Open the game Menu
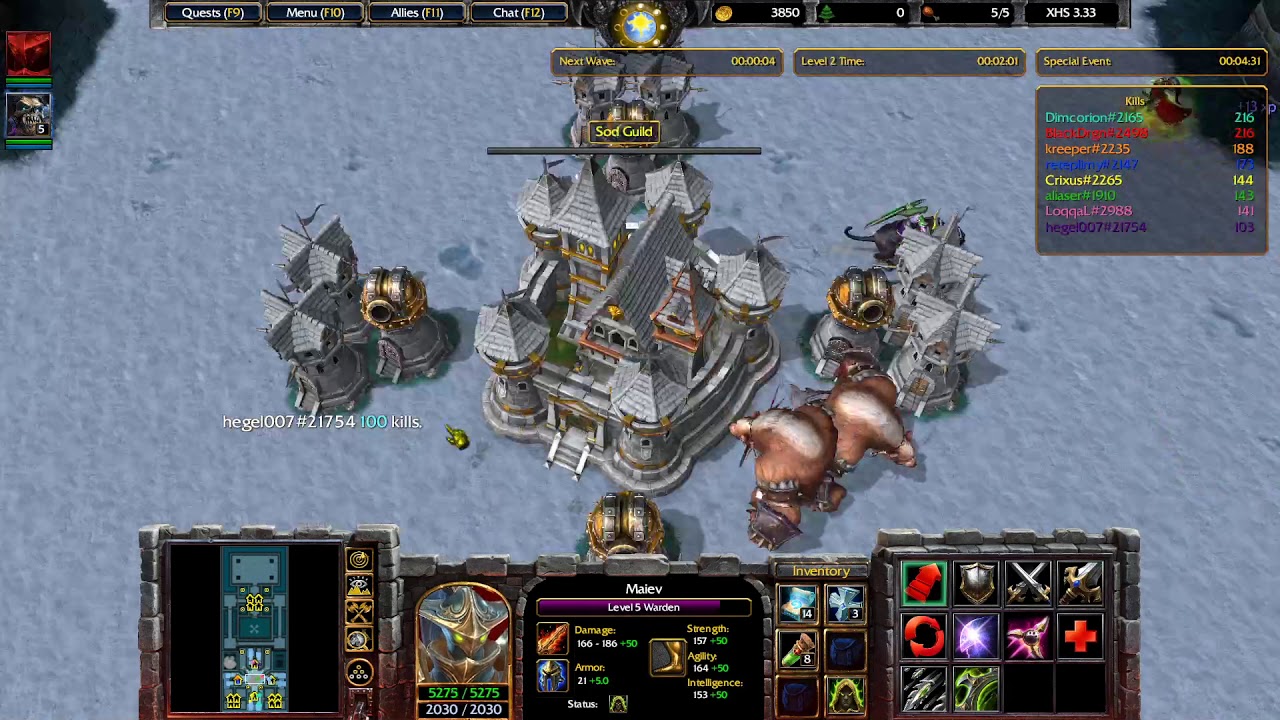 [315, 13]
